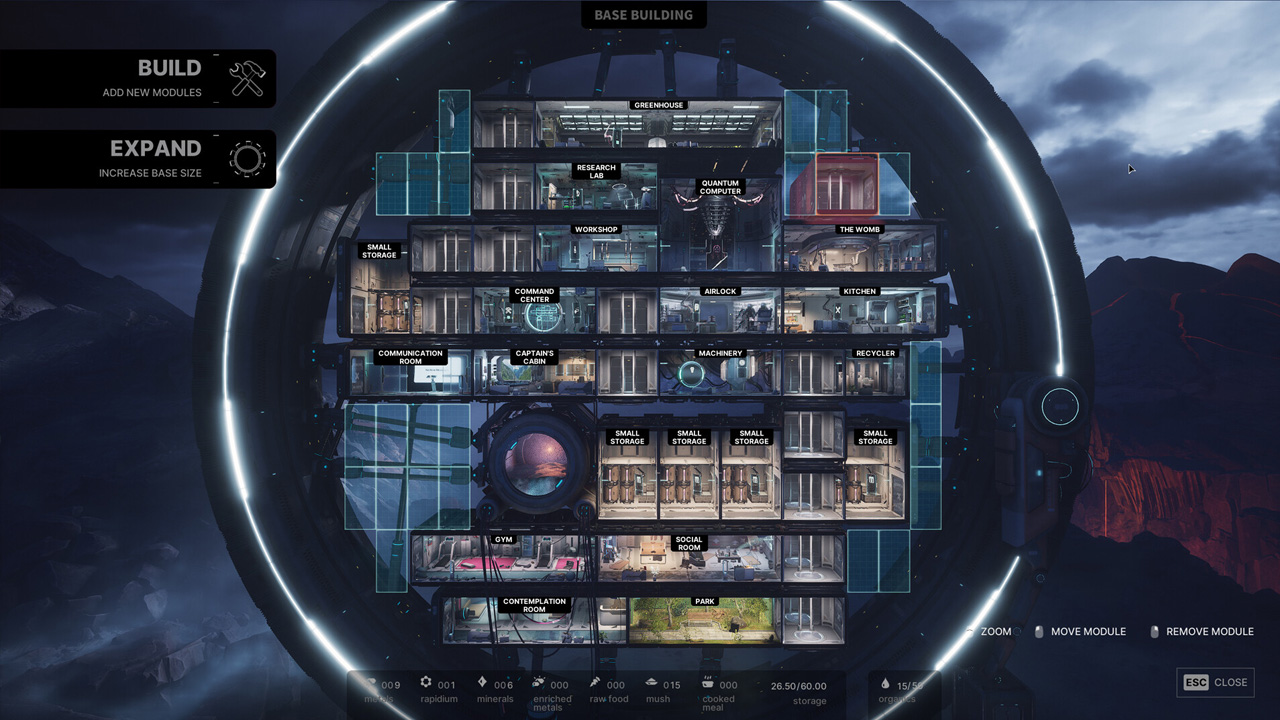
Task: Select the Gym module
Action: click(x=503, y=559)
